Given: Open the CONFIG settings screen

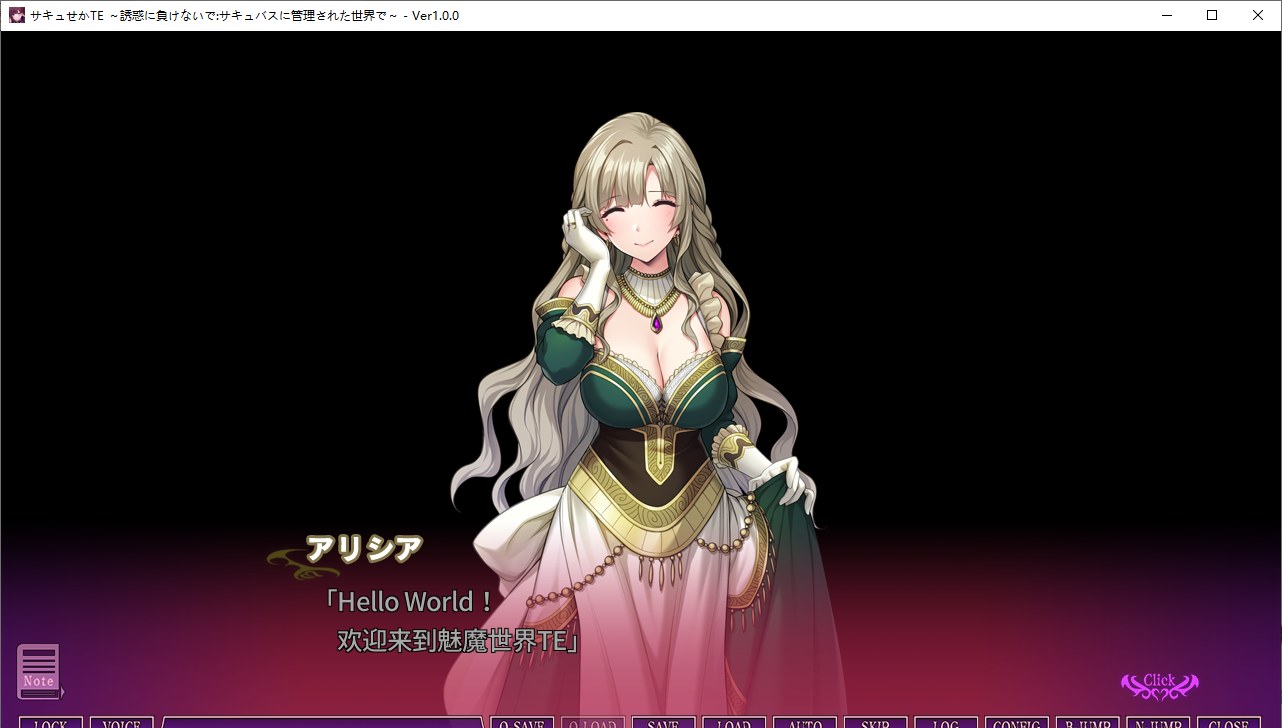Looking at the screenshot, I should pos(1016,723).
